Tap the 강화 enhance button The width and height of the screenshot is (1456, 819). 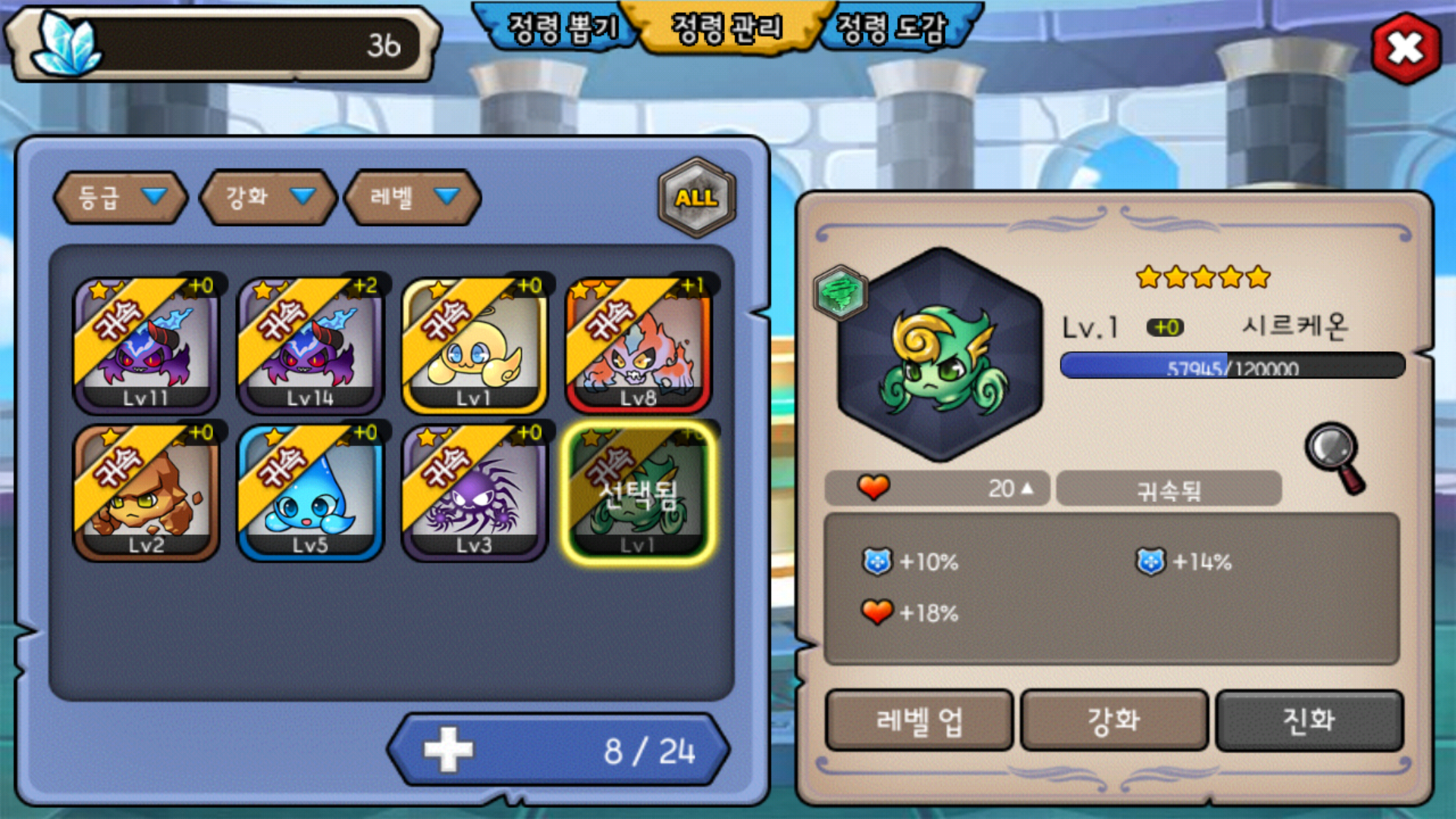[1113, 720]
